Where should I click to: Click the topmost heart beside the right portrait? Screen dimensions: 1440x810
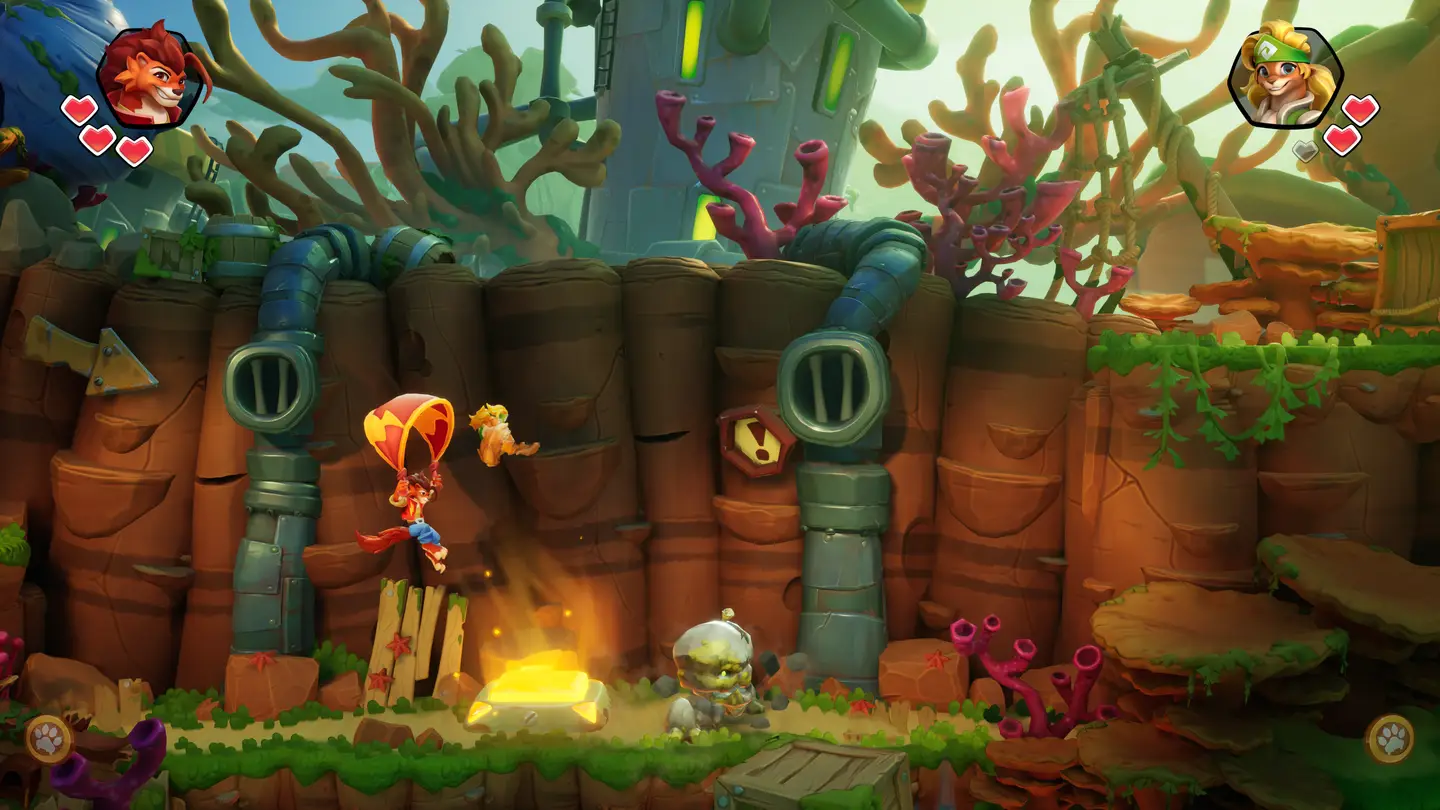point(1360,112)
